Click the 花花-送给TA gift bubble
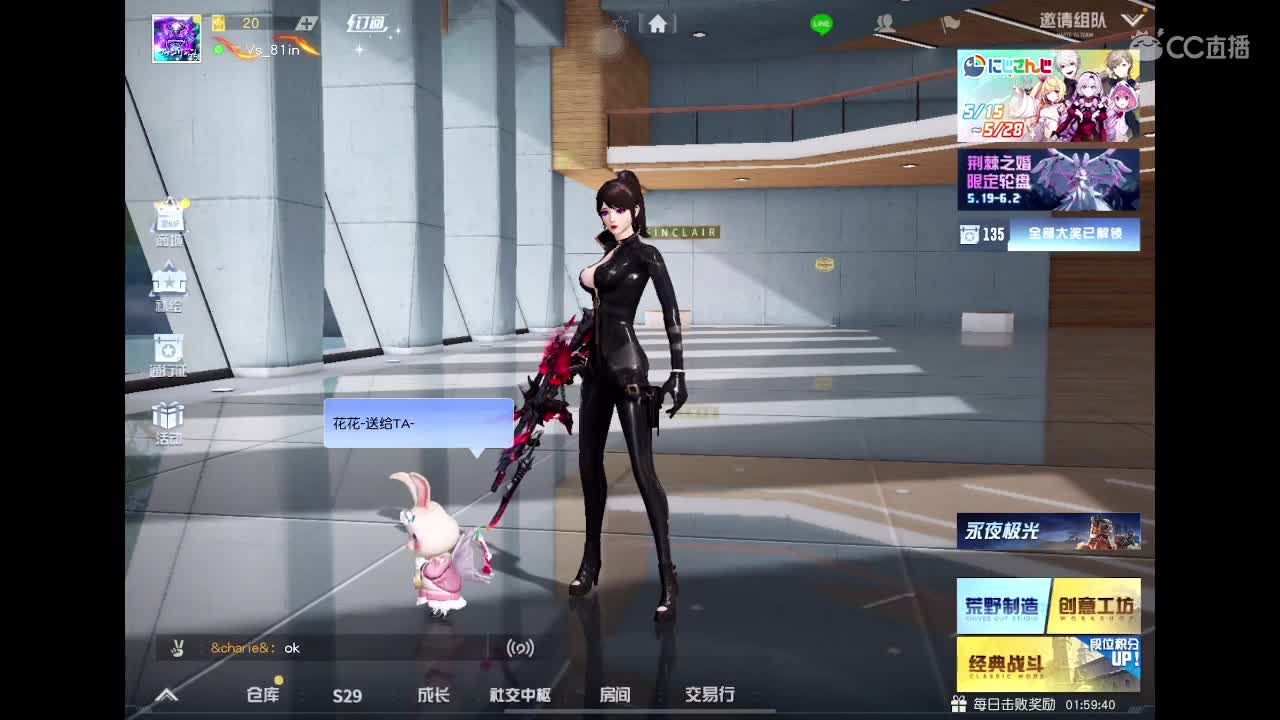The height and width of the screenshot is (720, 1280). coord(417,424)
